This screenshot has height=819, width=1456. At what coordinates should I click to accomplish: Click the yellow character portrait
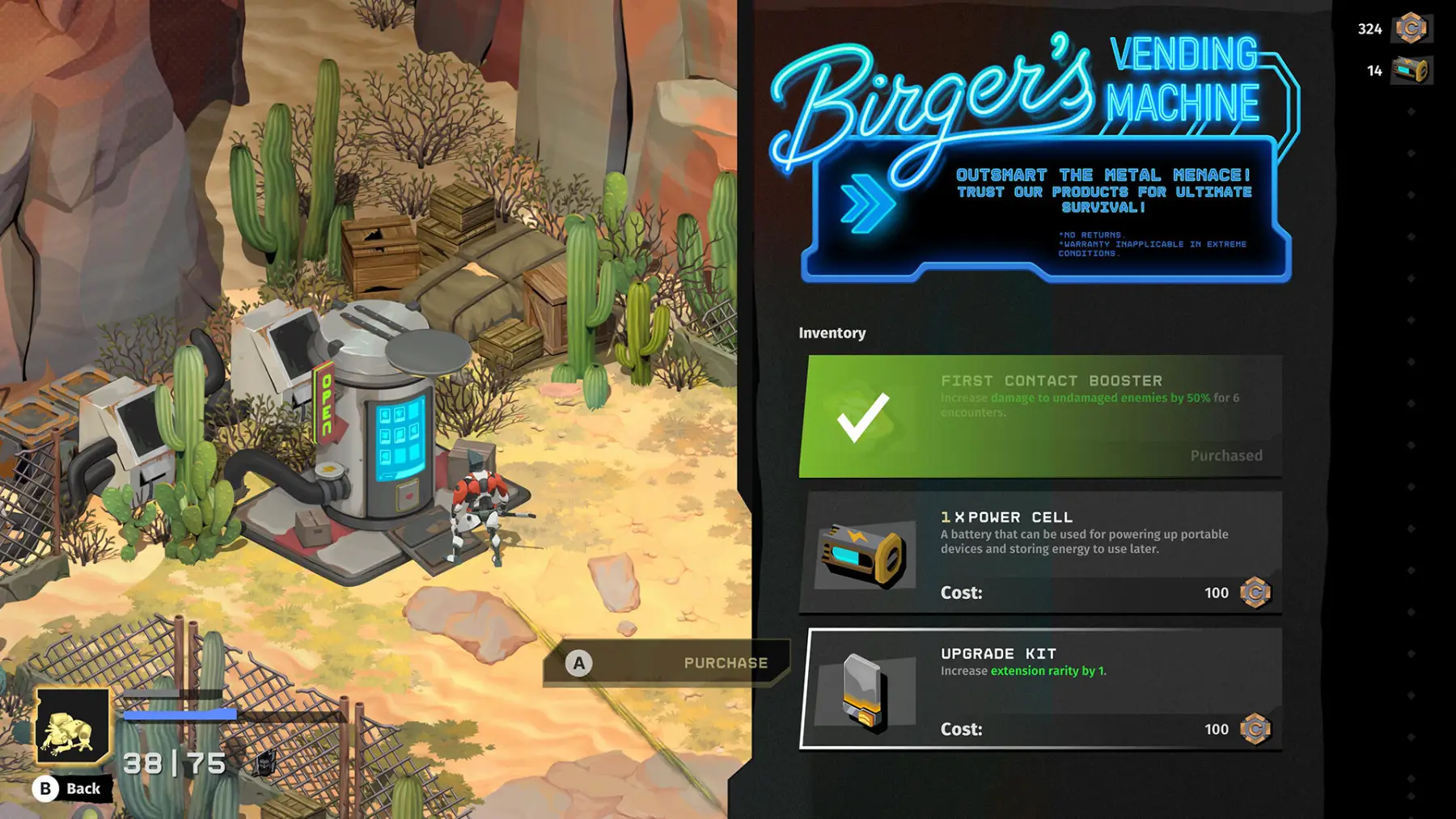tap(72, 726)
